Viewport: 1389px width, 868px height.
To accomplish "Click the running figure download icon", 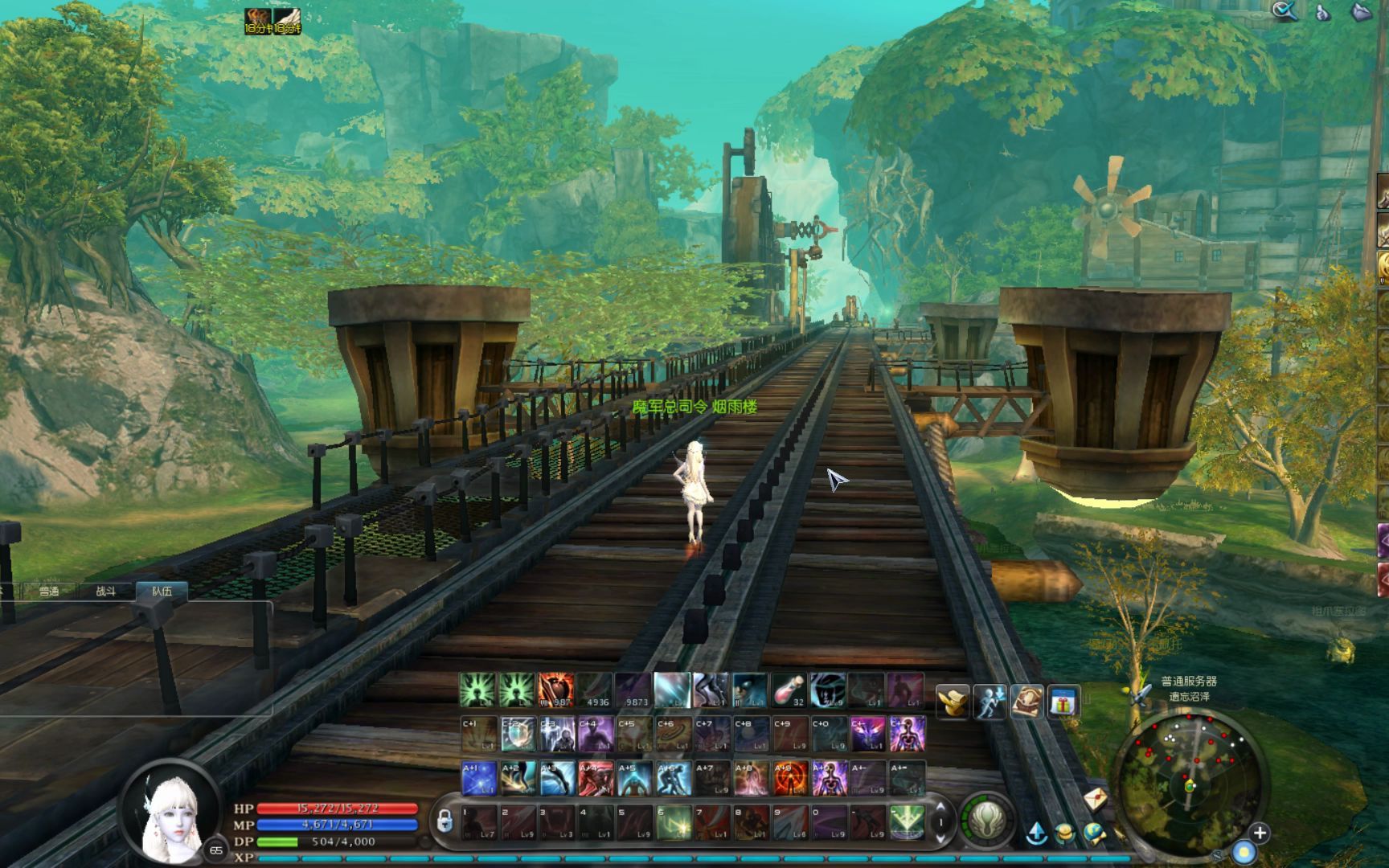I will pyautogui.click(x=990, y=702).
